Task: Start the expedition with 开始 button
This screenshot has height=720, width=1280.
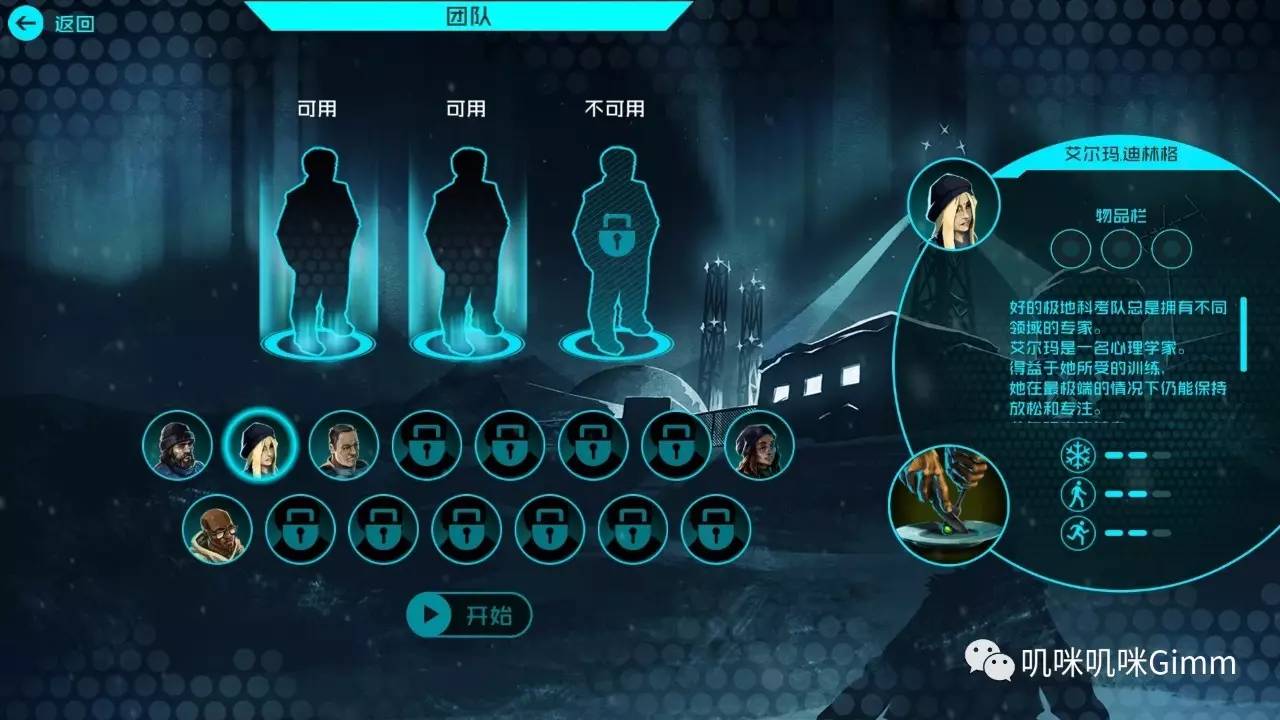Action: (x=469, y=615)
